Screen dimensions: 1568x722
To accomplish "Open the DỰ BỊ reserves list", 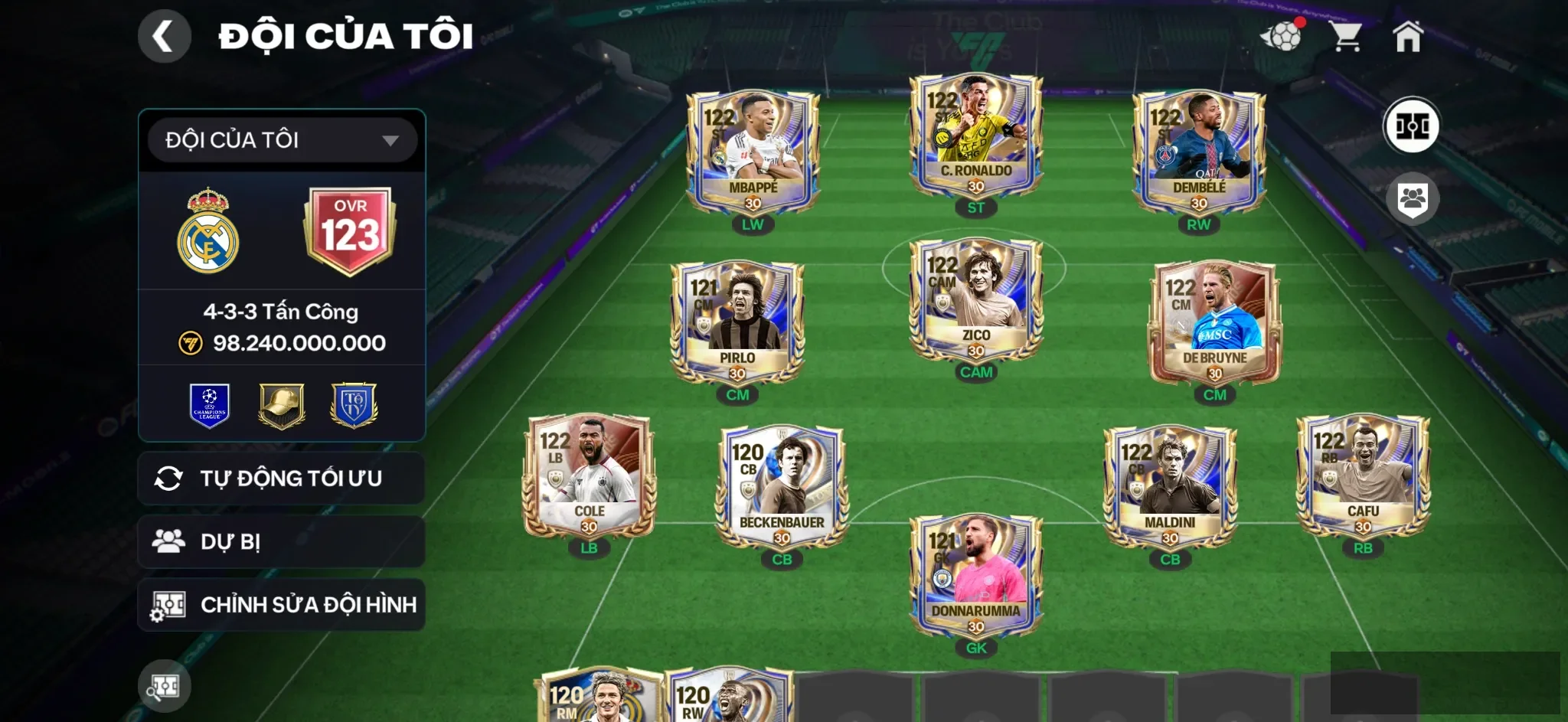I will pos(281,541).
